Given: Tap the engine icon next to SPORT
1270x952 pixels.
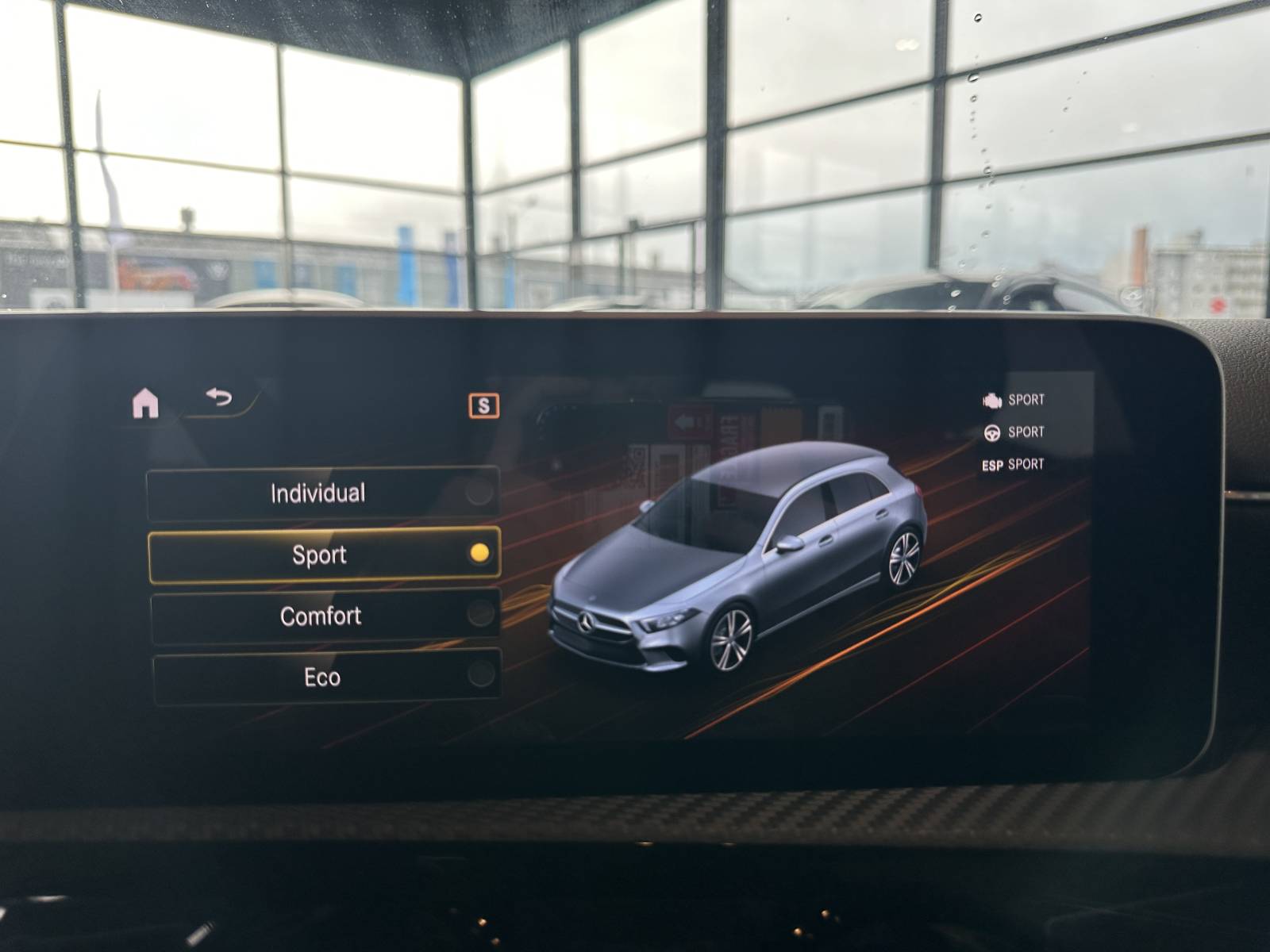Looking at the screenshot, I should point(991,401).
